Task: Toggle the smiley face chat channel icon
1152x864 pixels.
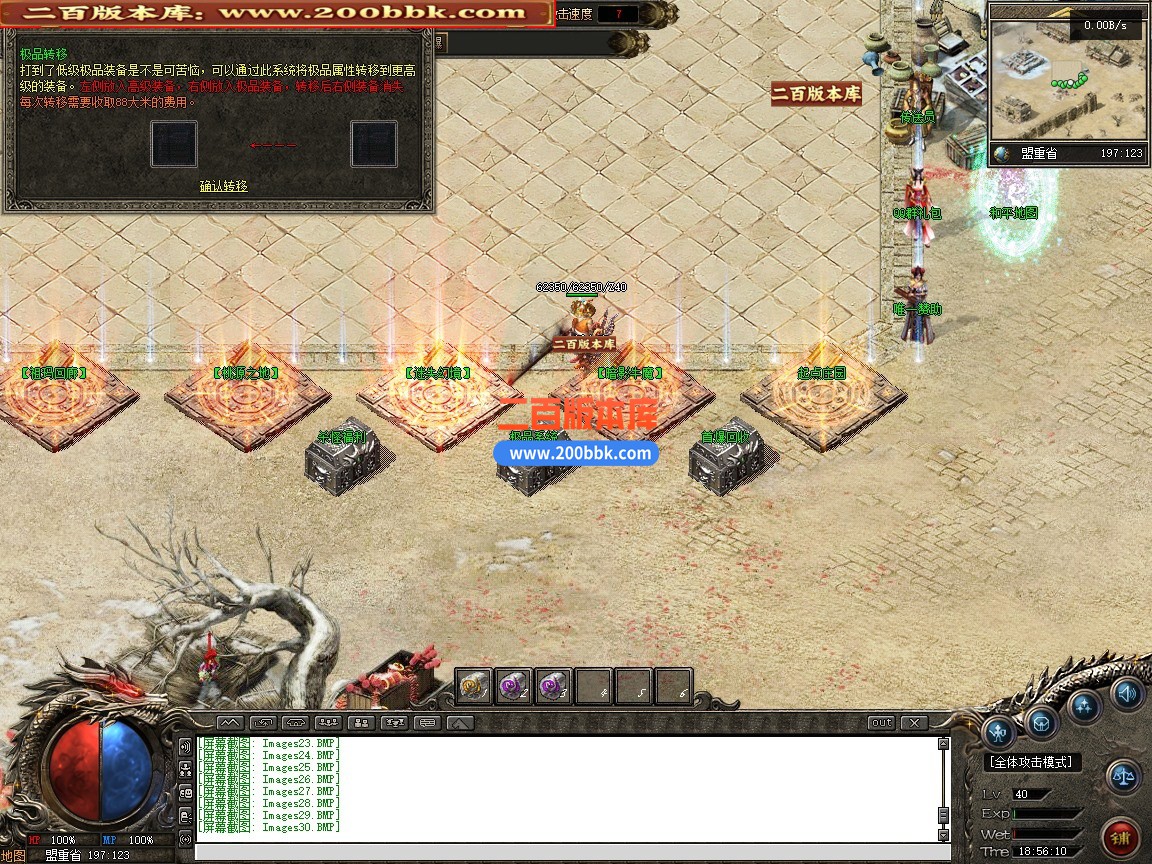Action: (185, 792)
